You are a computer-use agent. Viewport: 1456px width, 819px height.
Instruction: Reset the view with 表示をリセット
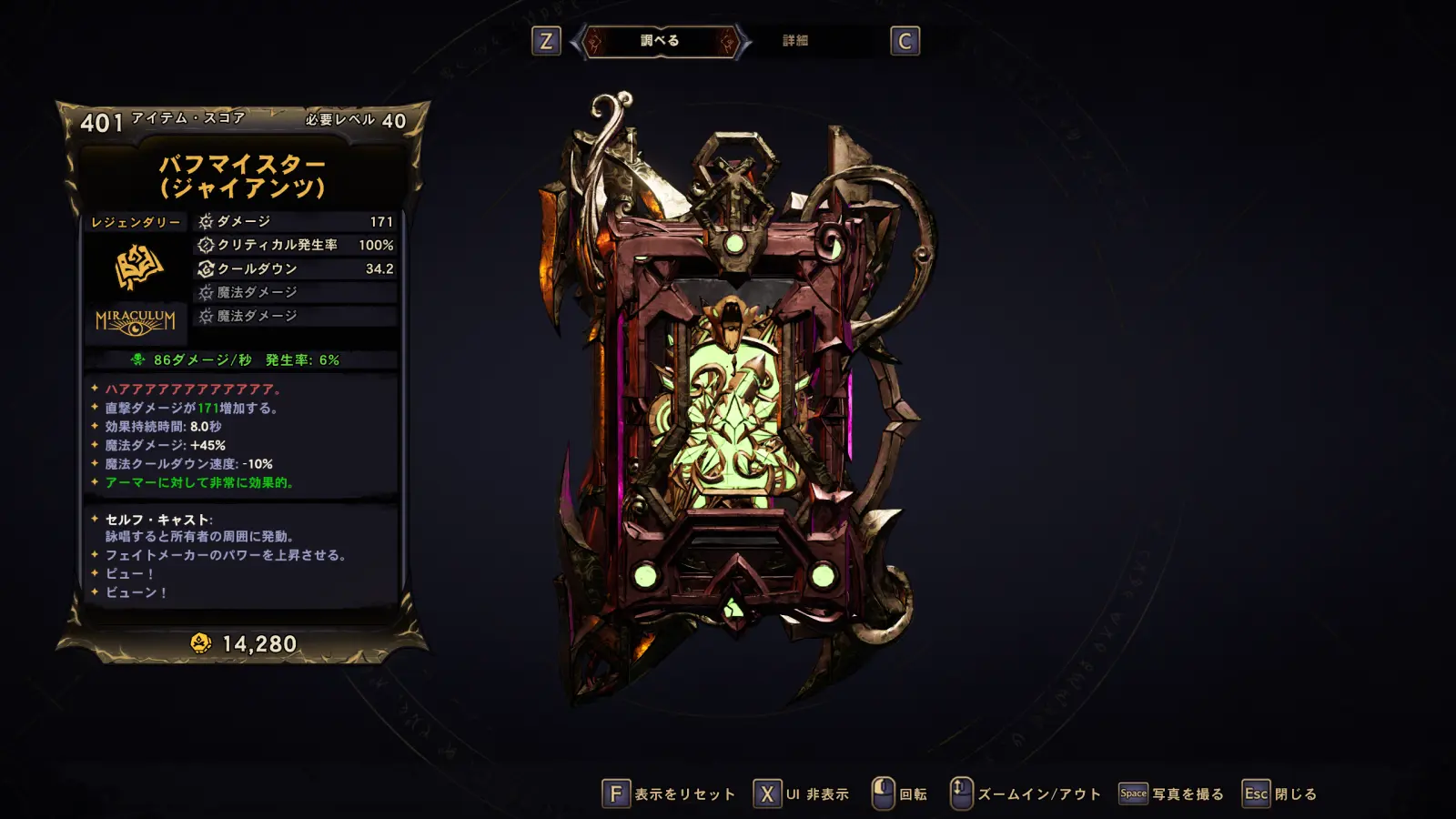tap(669, 794)
